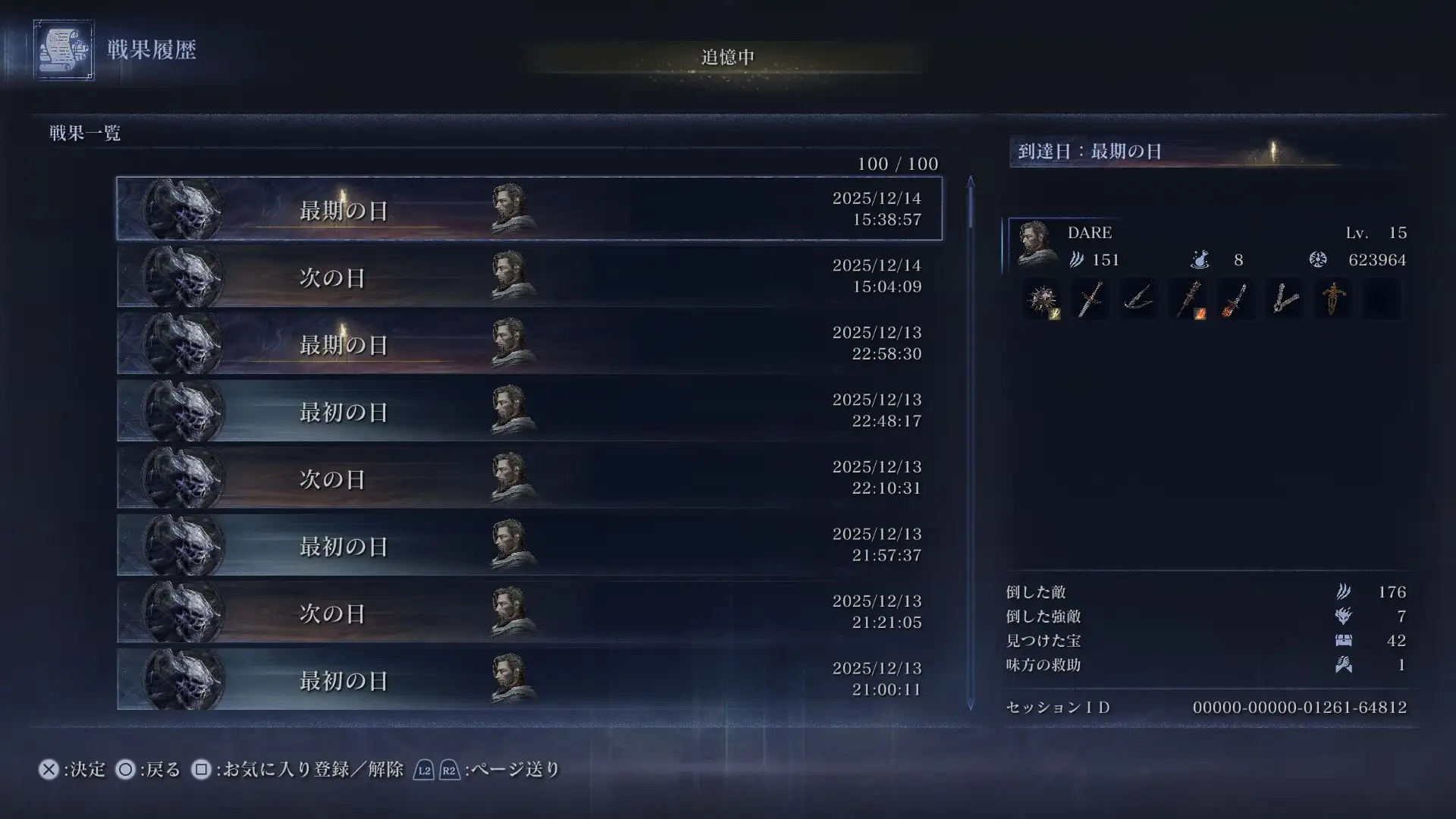
Task: Select the 最初の日 record at 22:48:17
Action: tap(529, 410)
